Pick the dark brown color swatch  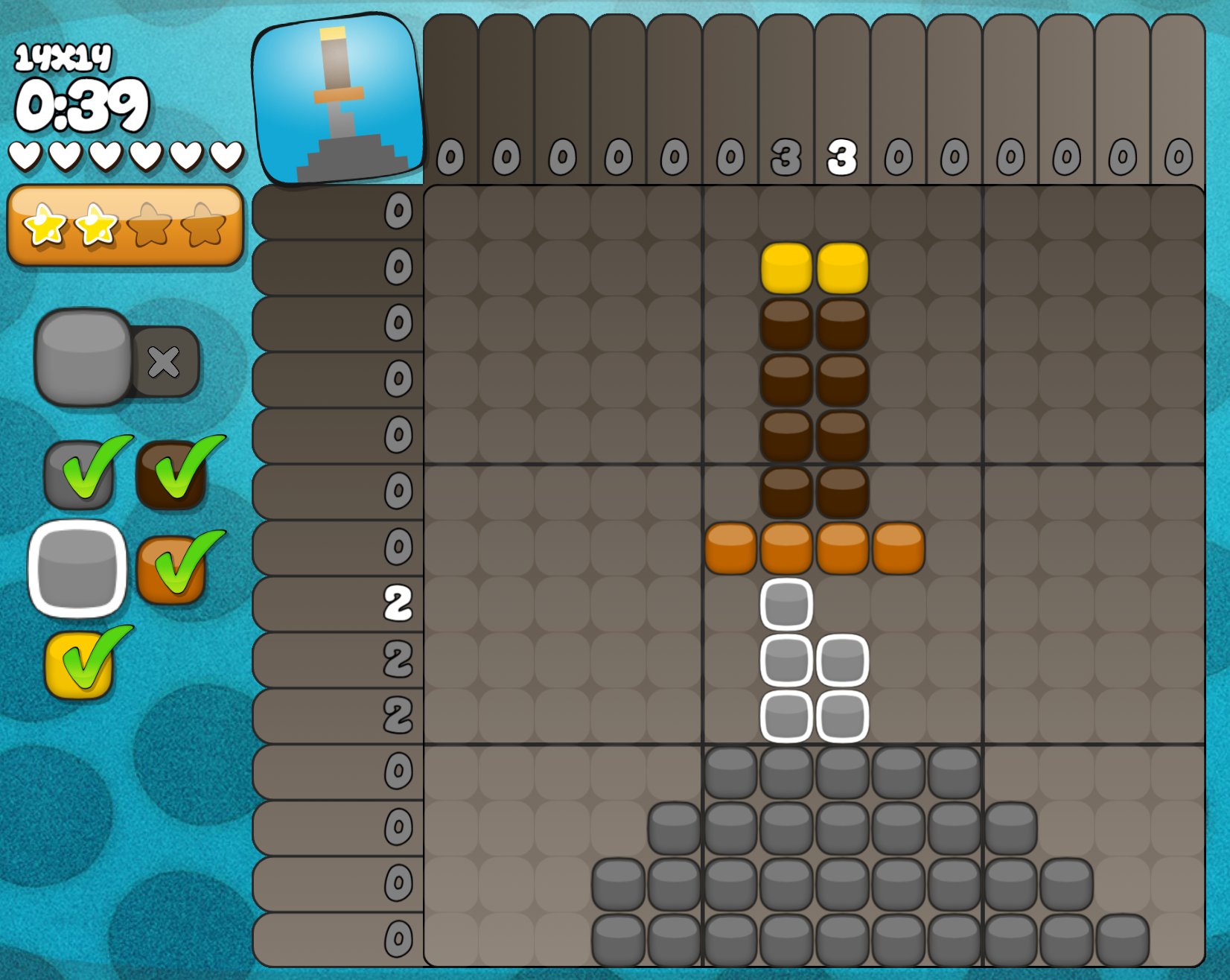pyautogui.click(x=171, y=475)
